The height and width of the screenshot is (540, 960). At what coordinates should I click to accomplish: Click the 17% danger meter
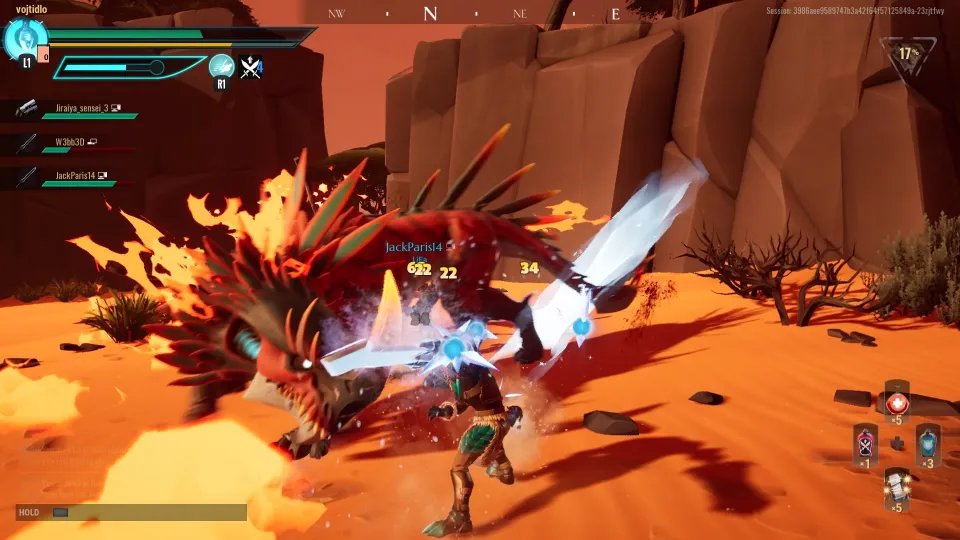[x=908, y=55]
